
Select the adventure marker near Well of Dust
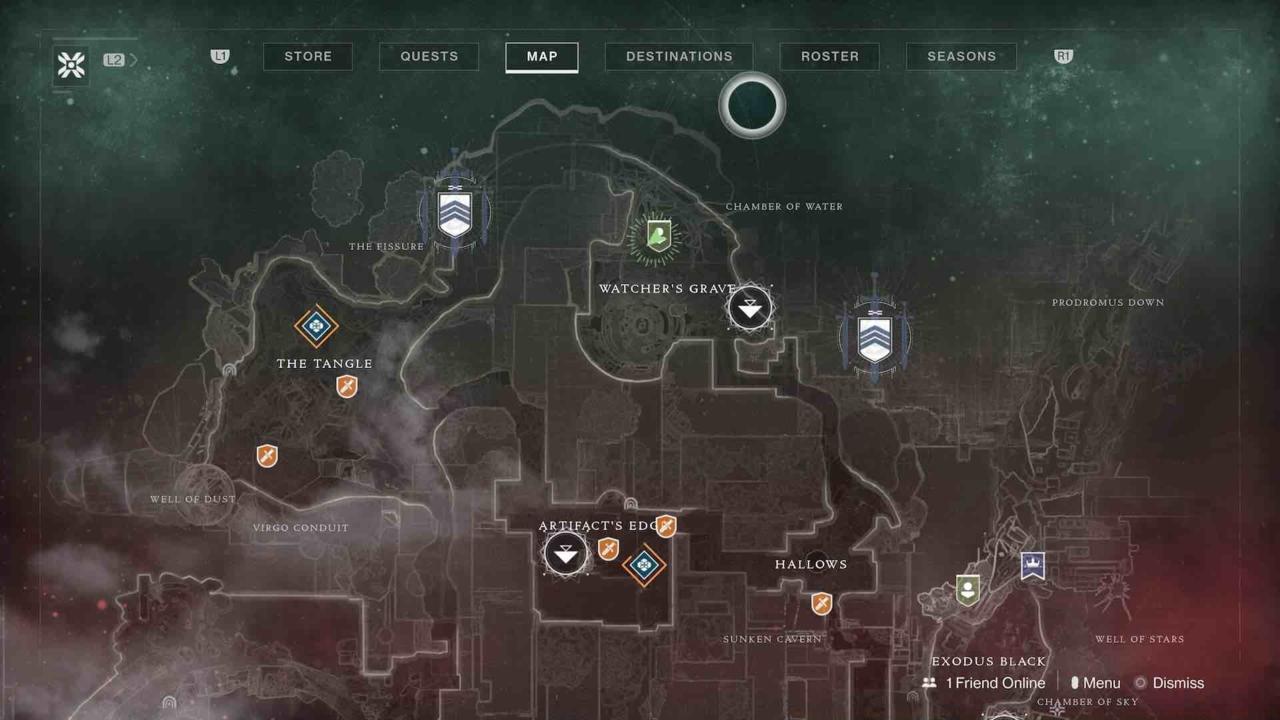click(x=267, y=456)
